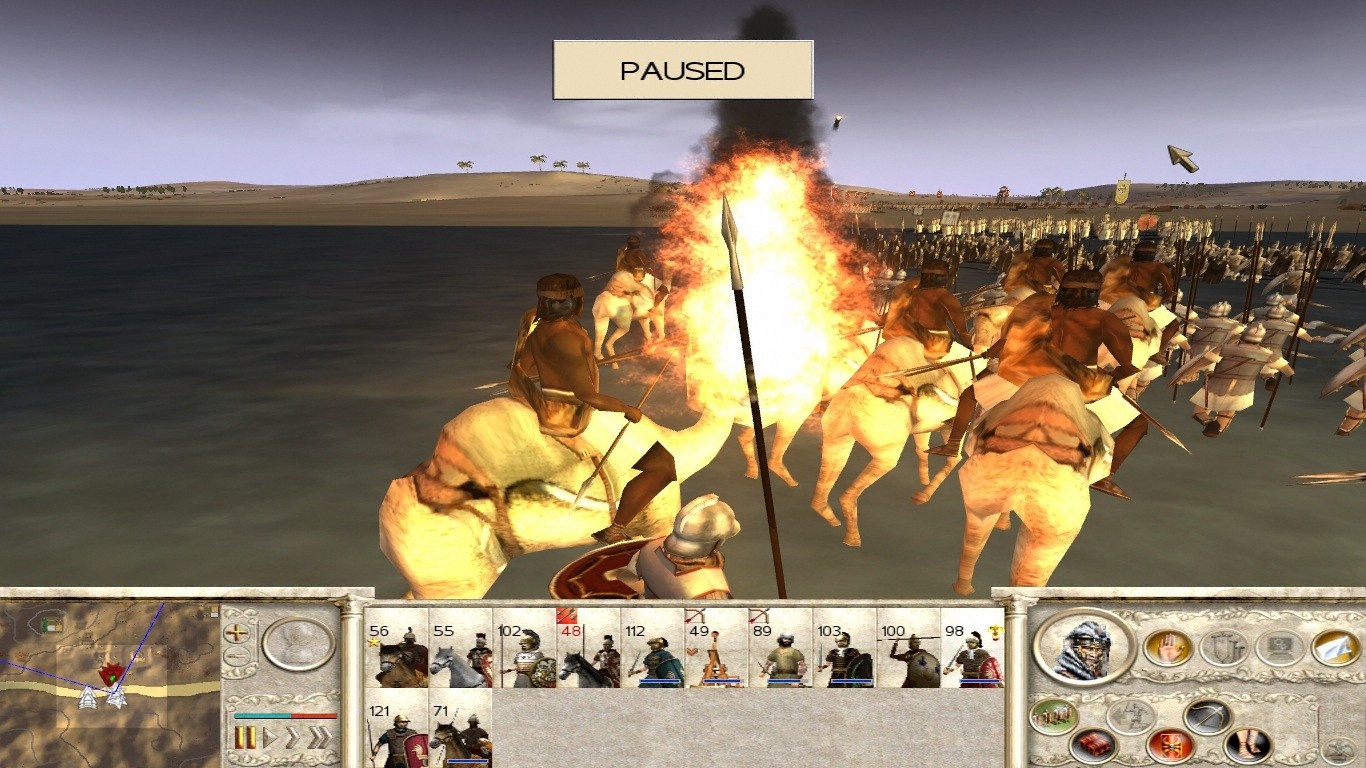1366x768 pixels.
Task: Set battle speed to triple arrow fastest
Action: click(319, 739)
